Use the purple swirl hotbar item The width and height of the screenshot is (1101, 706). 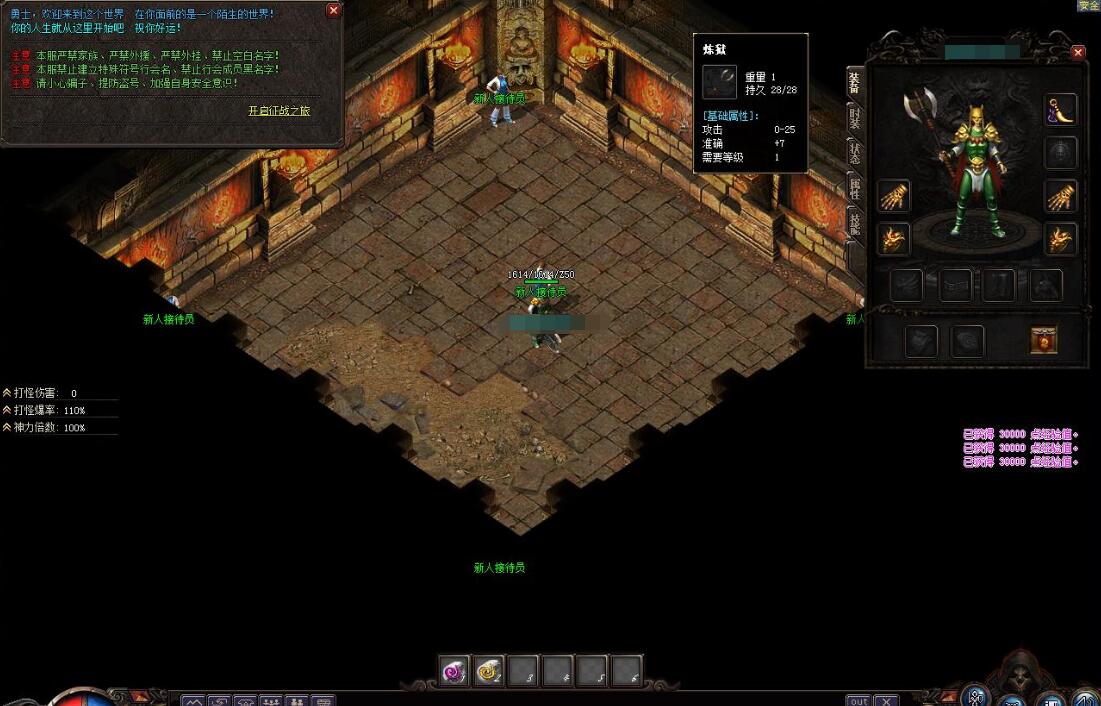(x=455, y=671)
